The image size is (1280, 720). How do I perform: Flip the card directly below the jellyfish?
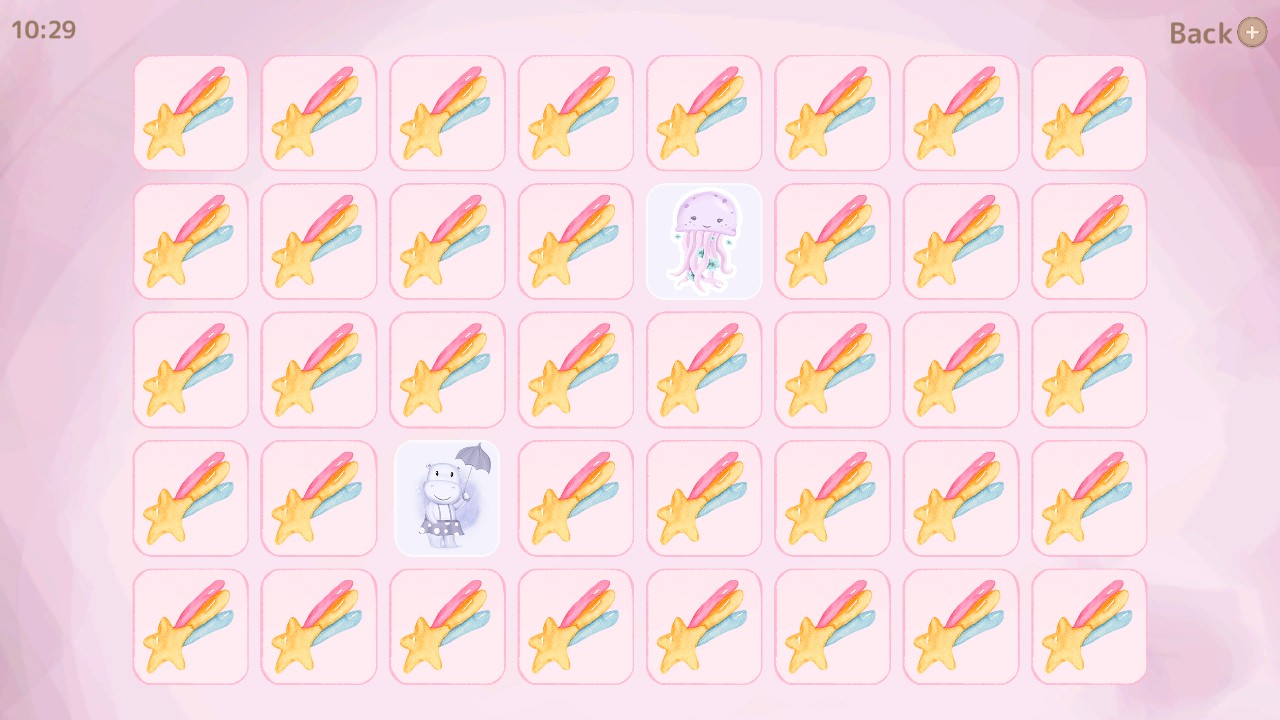[703, 369]
